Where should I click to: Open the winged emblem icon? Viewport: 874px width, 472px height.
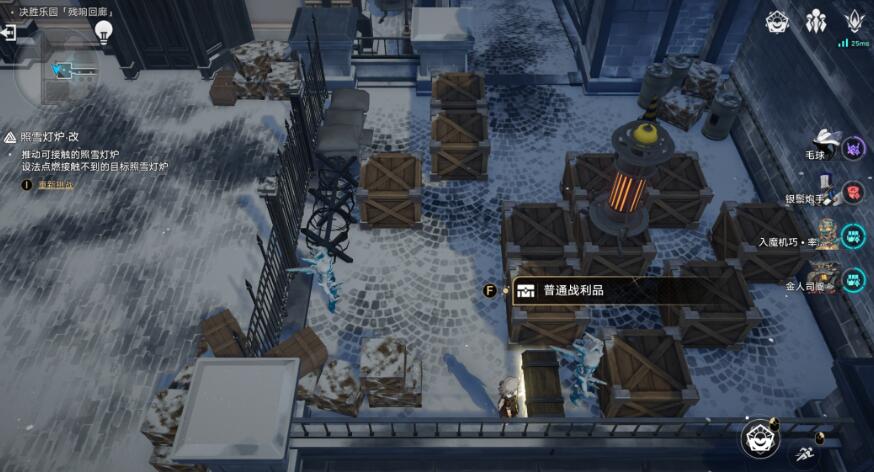click(854, 21)
